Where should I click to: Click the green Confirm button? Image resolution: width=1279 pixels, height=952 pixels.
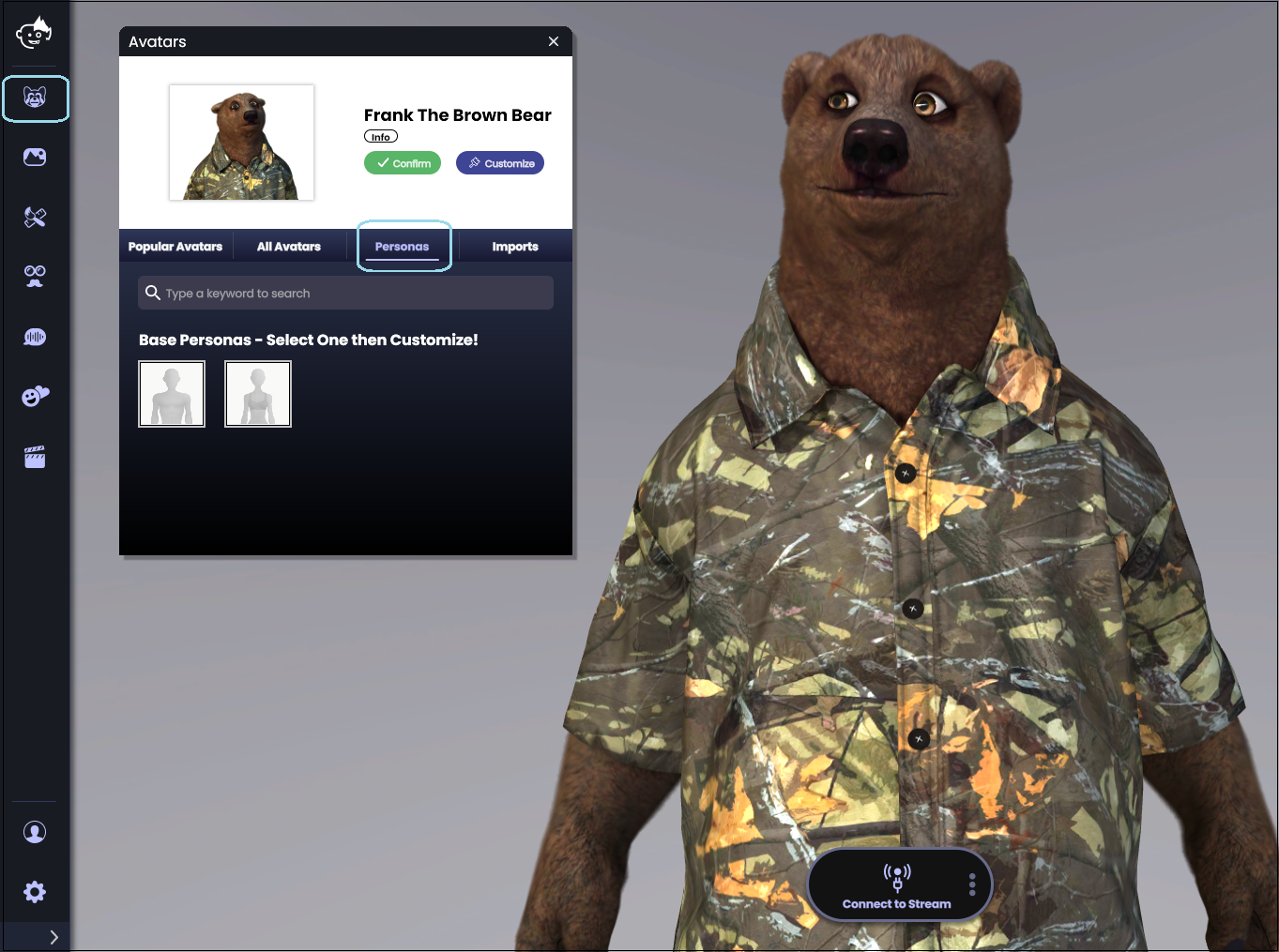pos(402,162)
